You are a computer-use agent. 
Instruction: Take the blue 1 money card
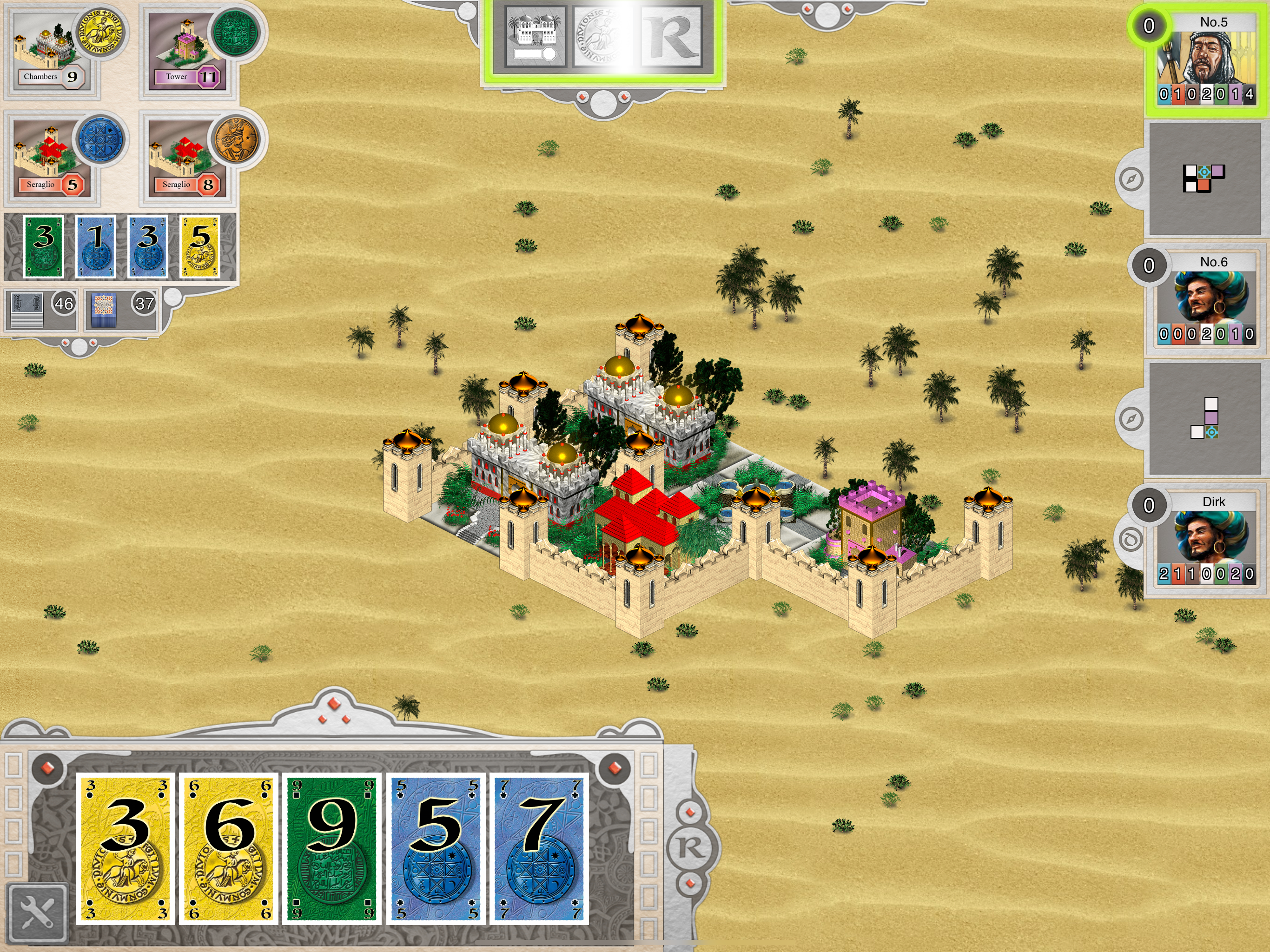(x=95, y=246)
